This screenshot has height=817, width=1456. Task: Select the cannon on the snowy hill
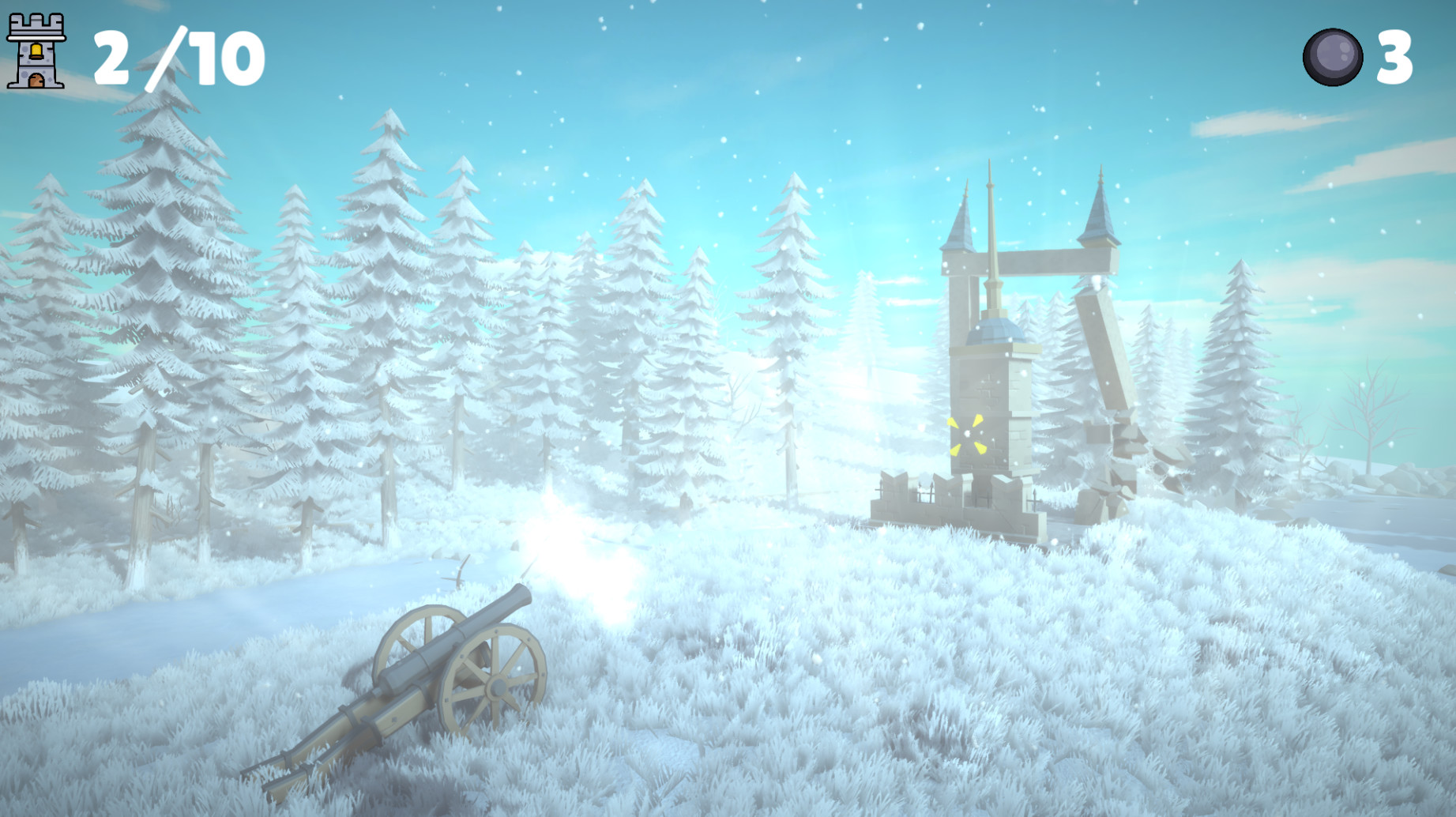[442, 672]
